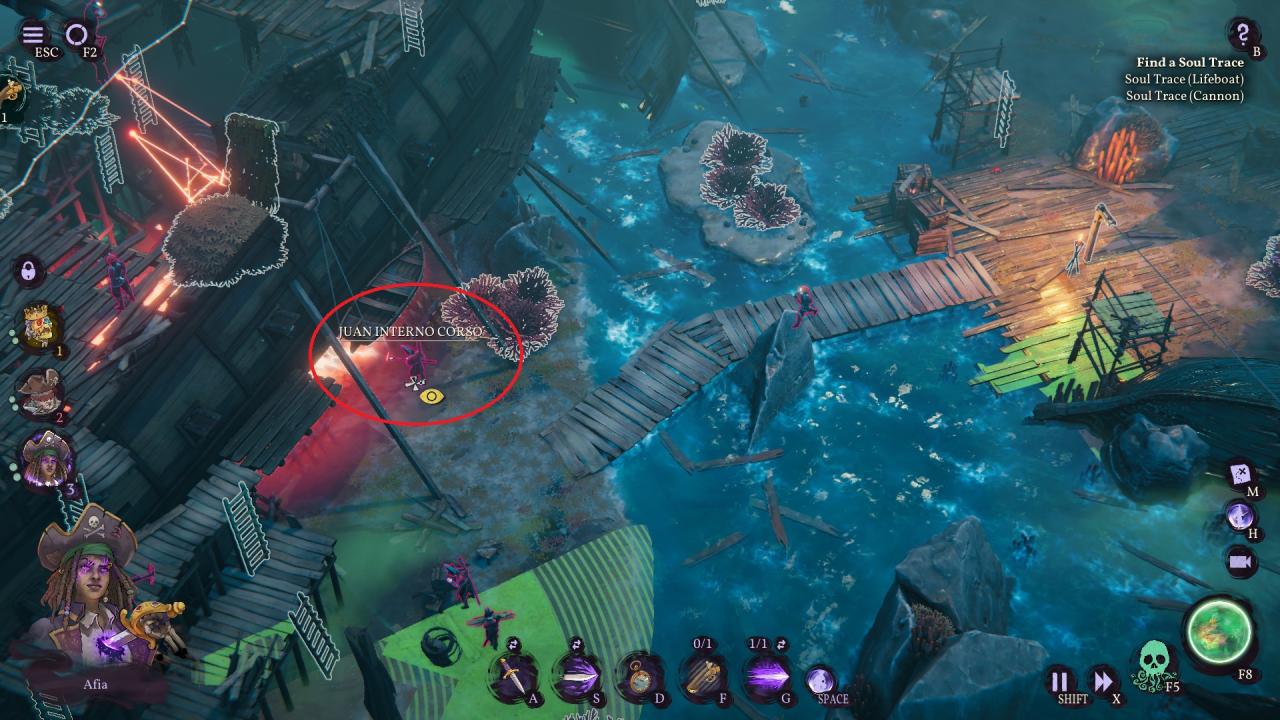Activate the pocket watch ability

[638, 677]
